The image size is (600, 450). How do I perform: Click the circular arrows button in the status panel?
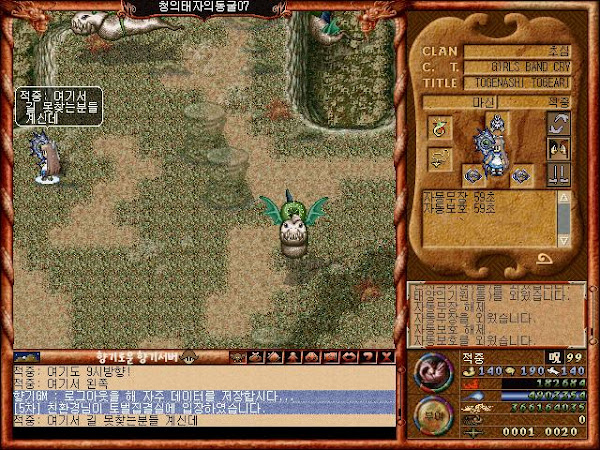pos(557,124)
